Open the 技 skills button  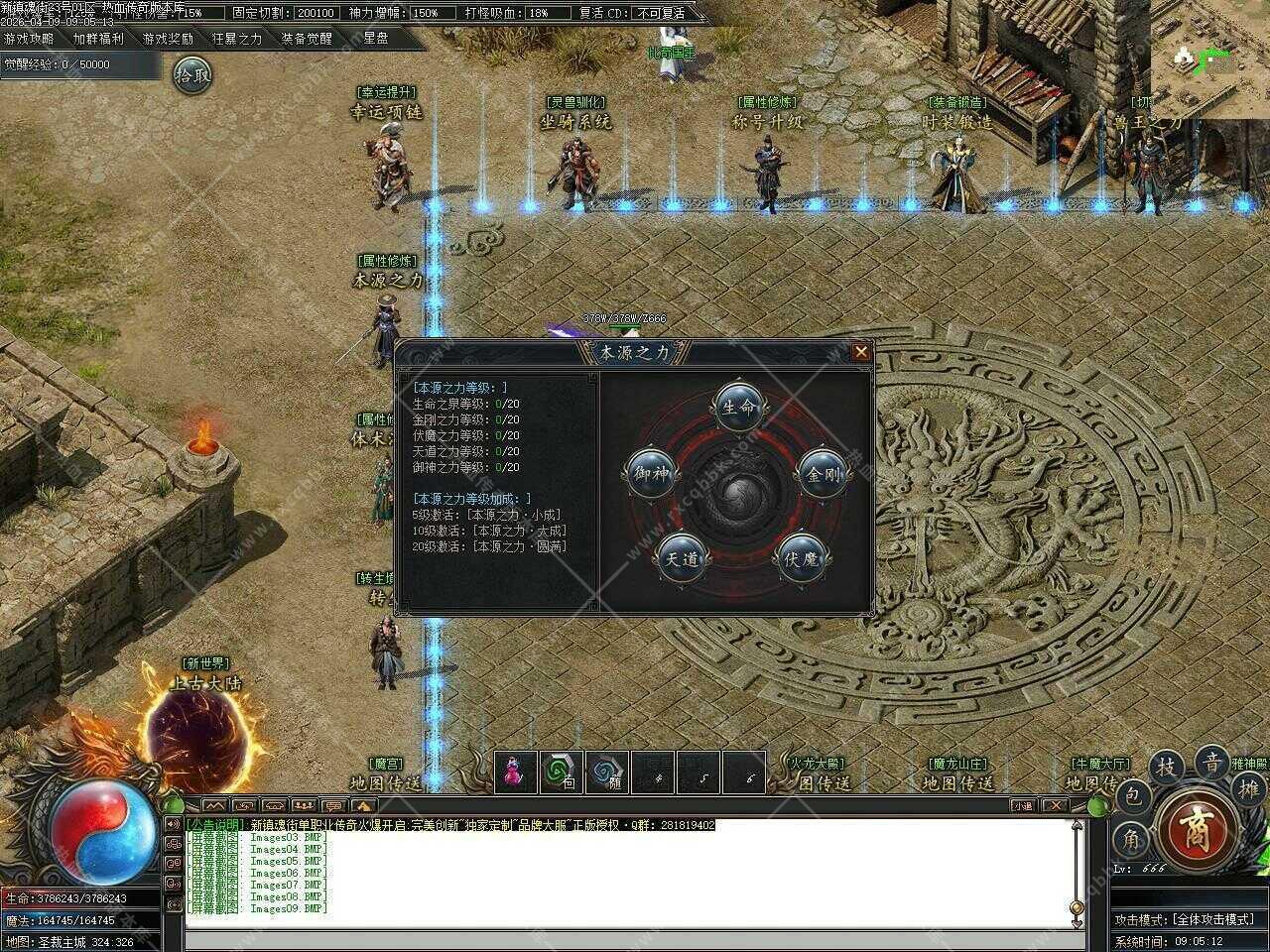coord(1168,767)
